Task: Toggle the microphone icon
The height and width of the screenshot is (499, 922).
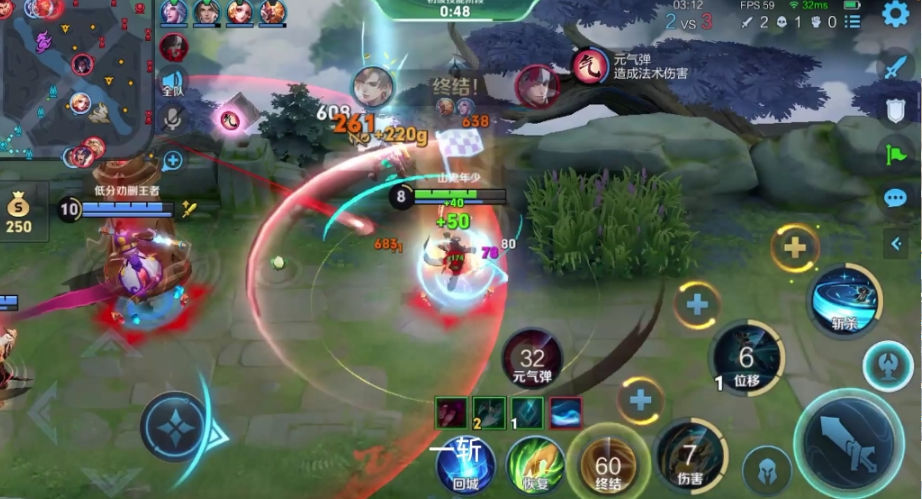Action: [173, 119]
